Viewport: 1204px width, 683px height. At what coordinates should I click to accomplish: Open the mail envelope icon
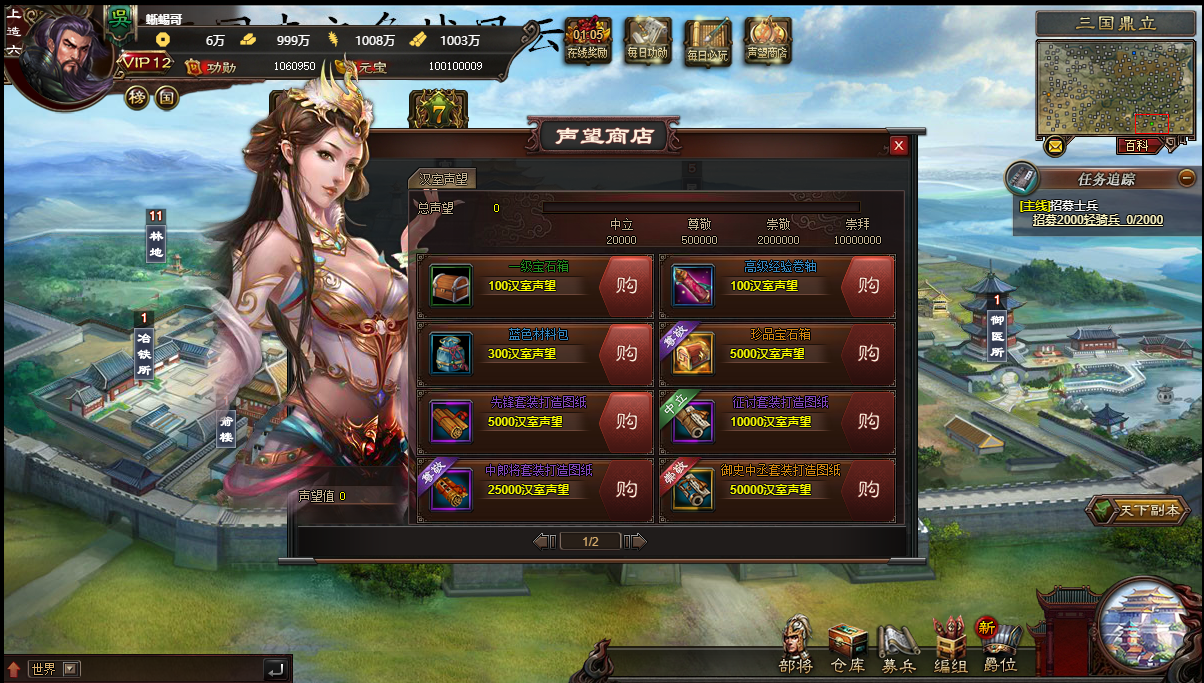coord(1054,147)
